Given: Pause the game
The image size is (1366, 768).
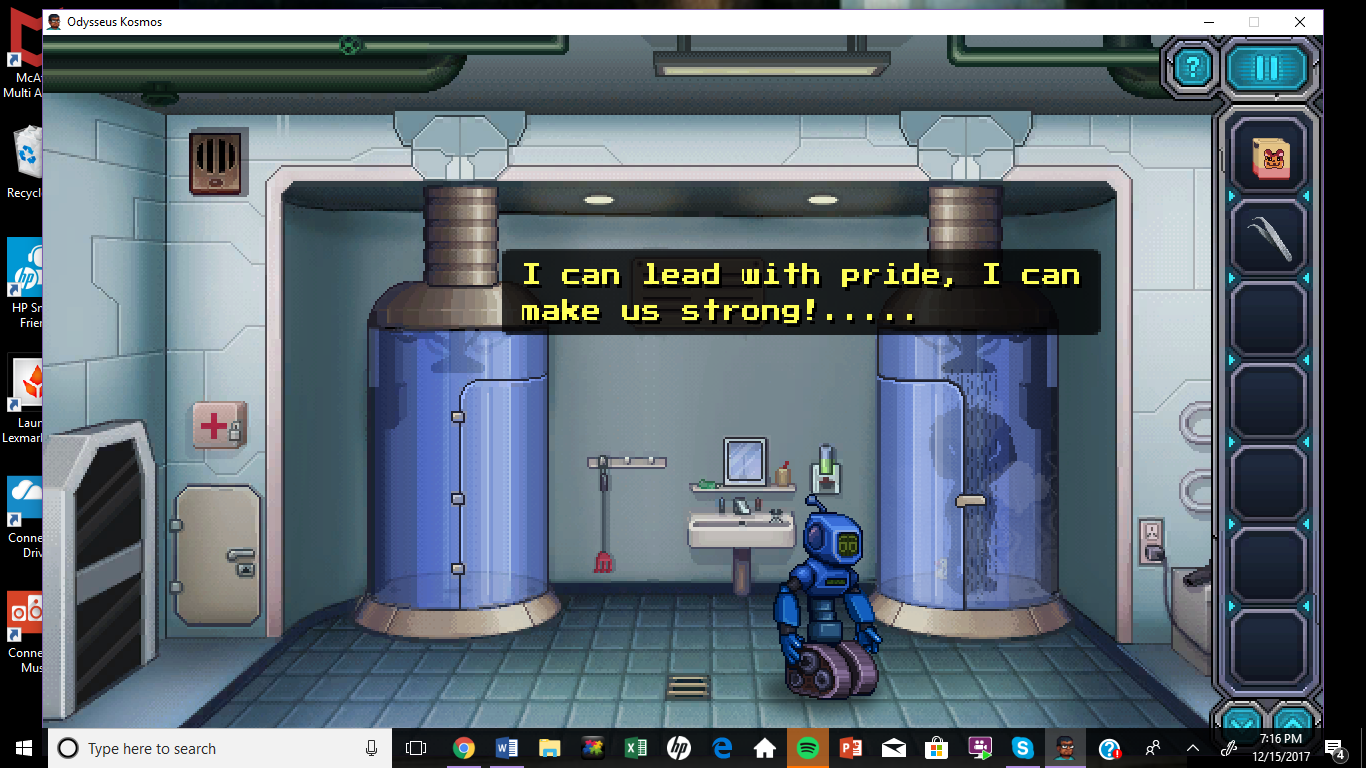Looking at the screenshot, I should pos(1267,68).
